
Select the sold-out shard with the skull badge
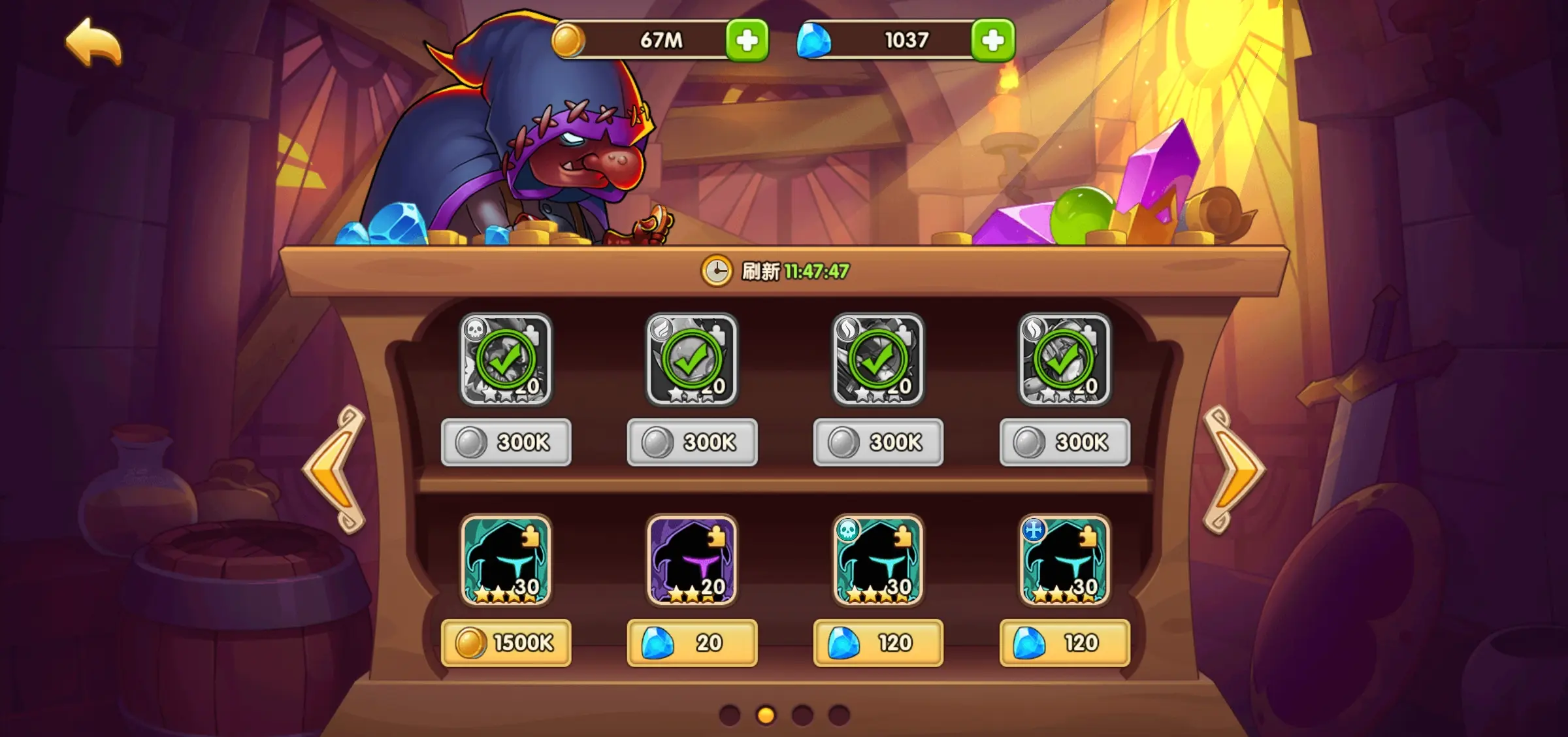coord(506,359)
